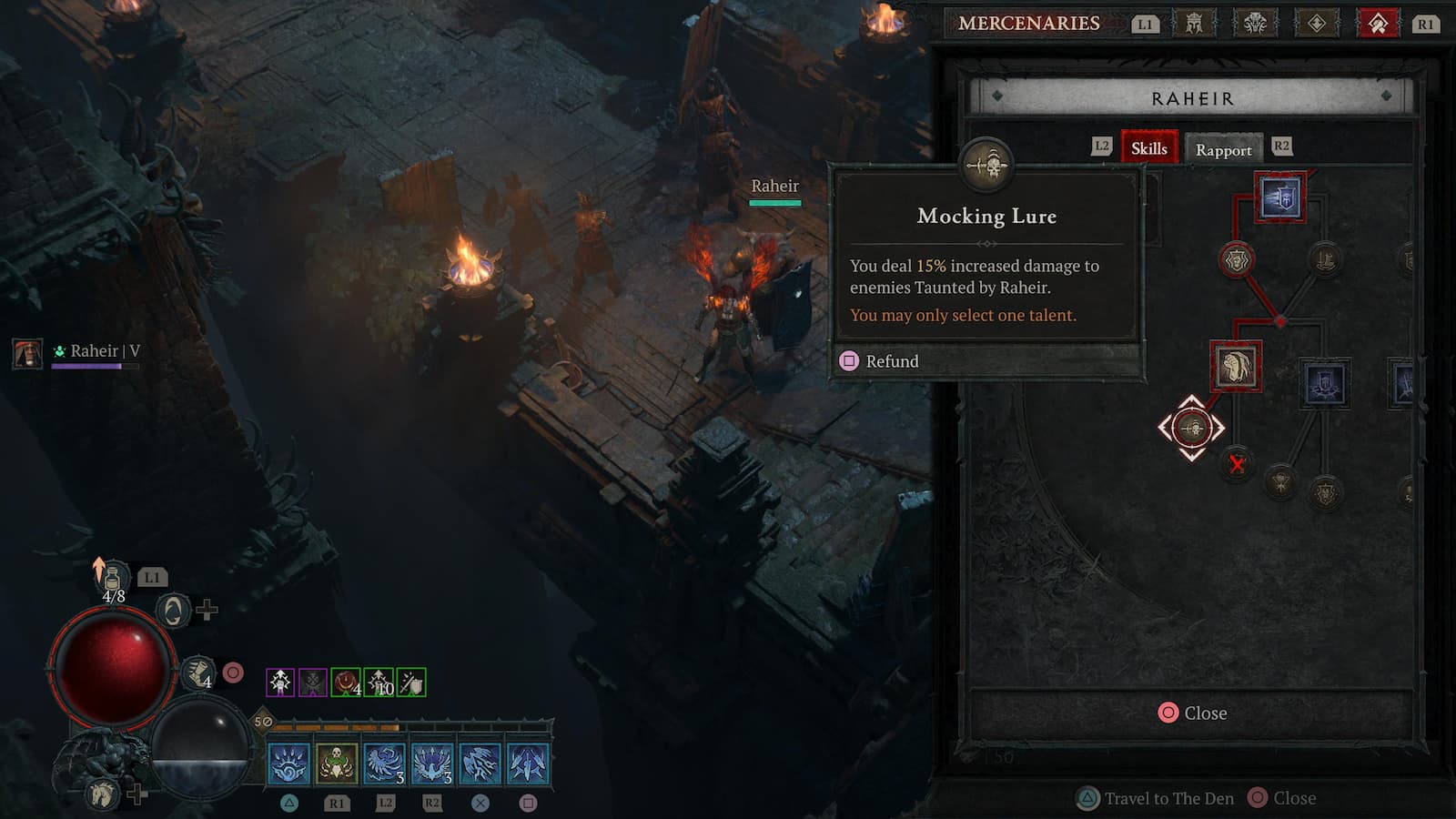Toggle the currently selected red X talent option
This screenshot has height=819, width=1456.
pos(1237,465)
